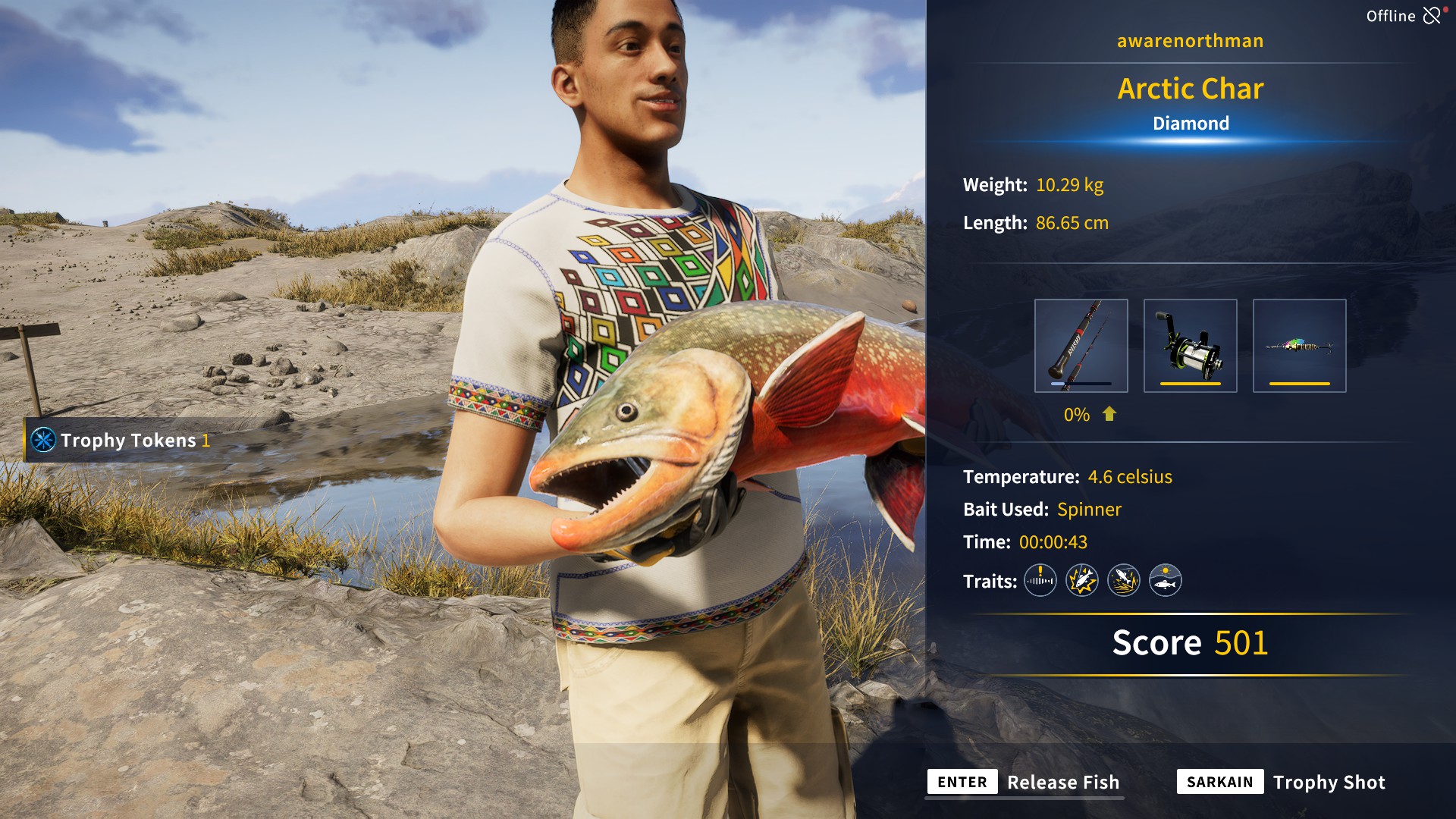Select the Diamond rarity label

1191,123
